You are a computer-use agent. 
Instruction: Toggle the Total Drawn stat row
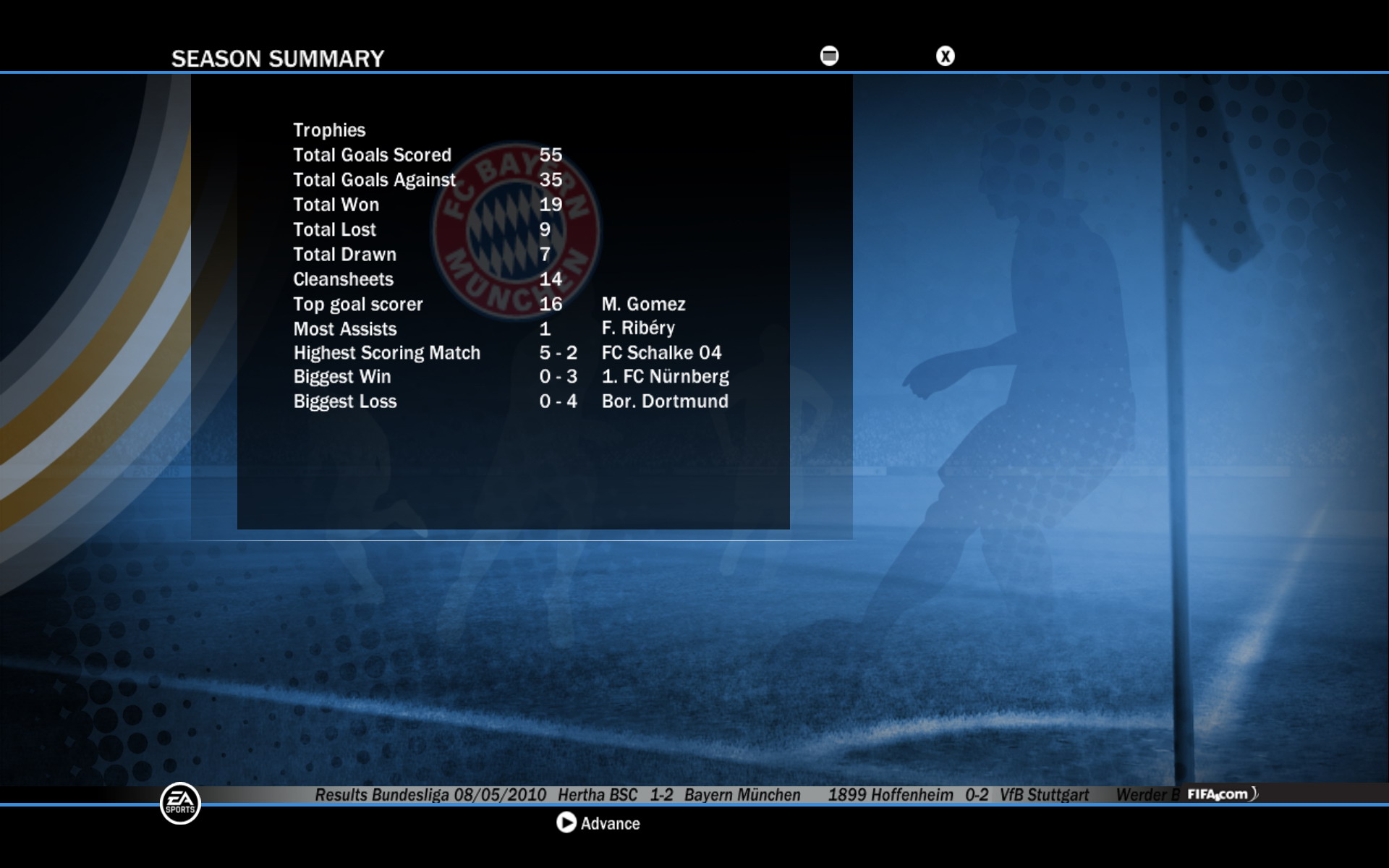tap(344, 254)
